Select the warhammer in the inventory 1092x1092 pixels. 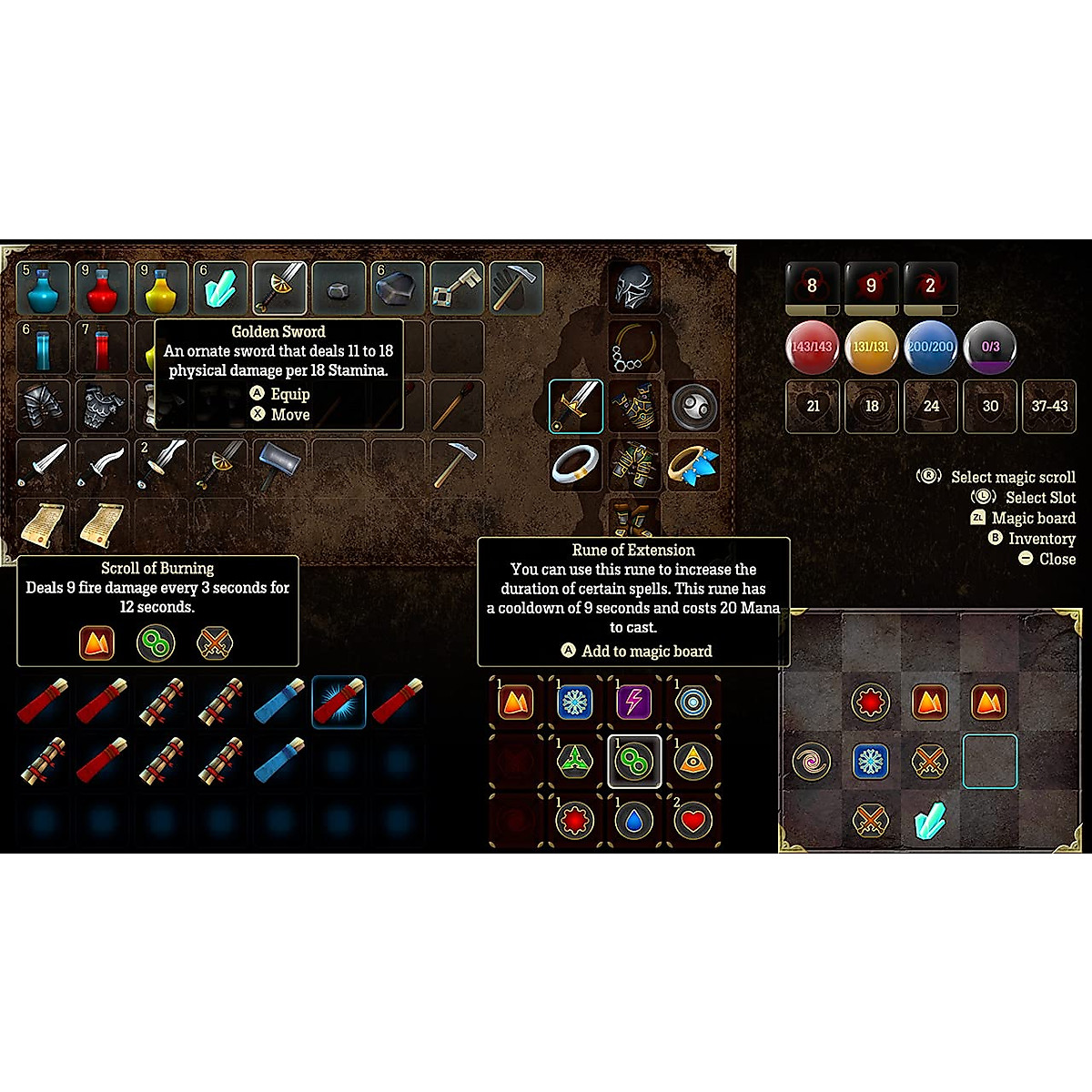click(279, 465)
